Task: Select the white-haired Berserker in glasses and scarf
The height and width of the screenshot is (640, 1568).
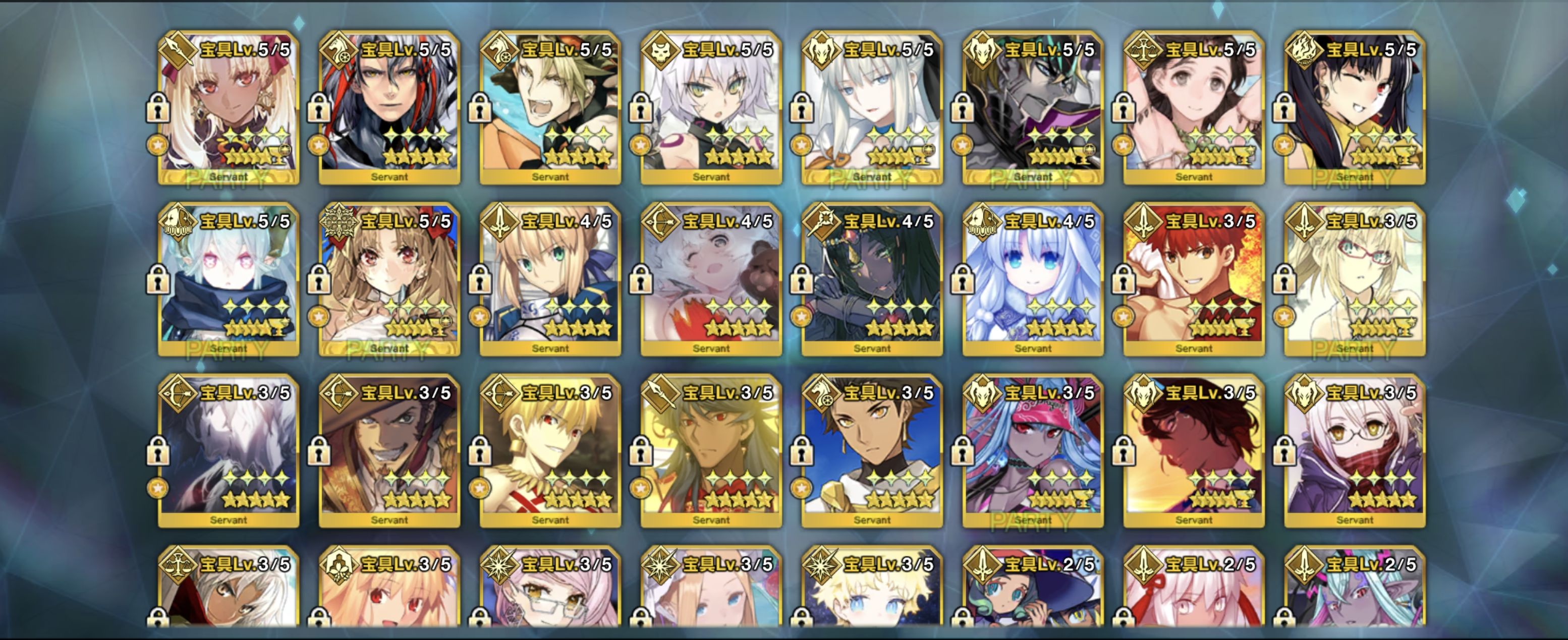Action: point(1355,451)
